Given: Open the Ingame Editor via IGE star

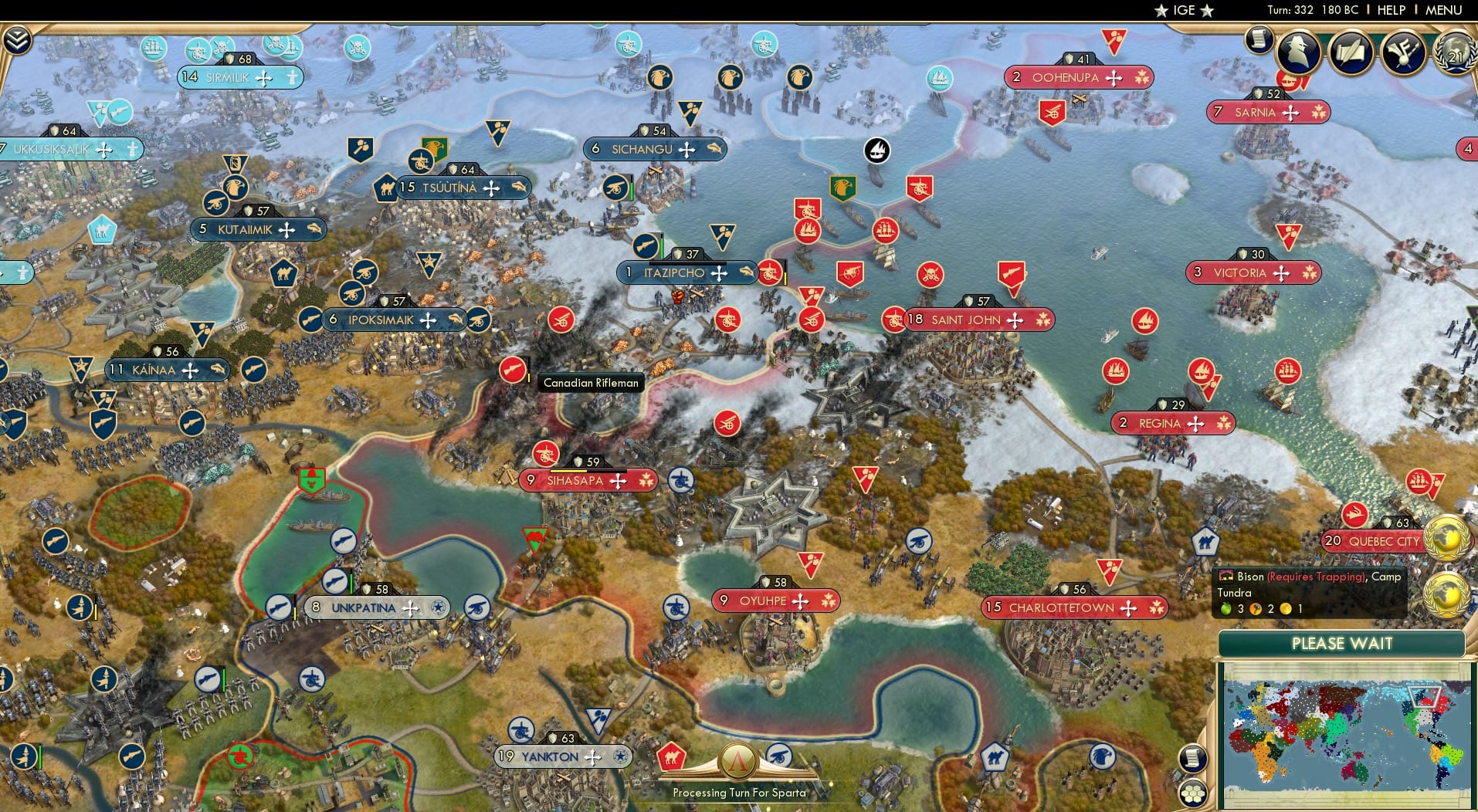Looking at the screenshot, I should click(1181, 10).
